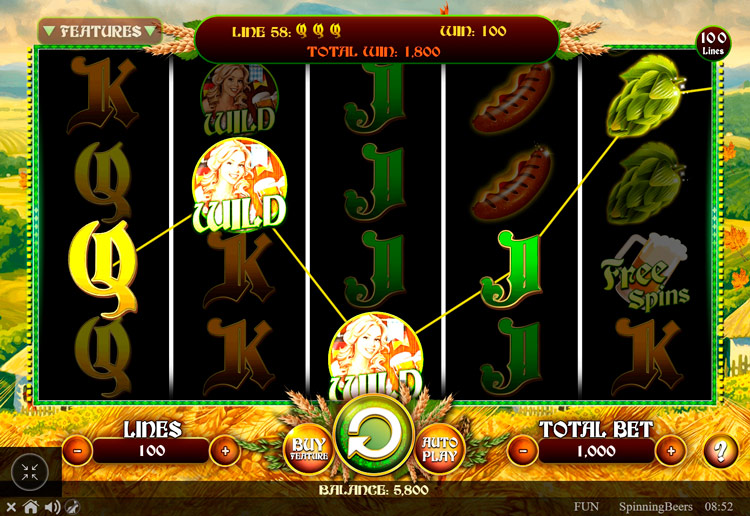
Task: Close the game with the X icon
Action: point(13,507)
